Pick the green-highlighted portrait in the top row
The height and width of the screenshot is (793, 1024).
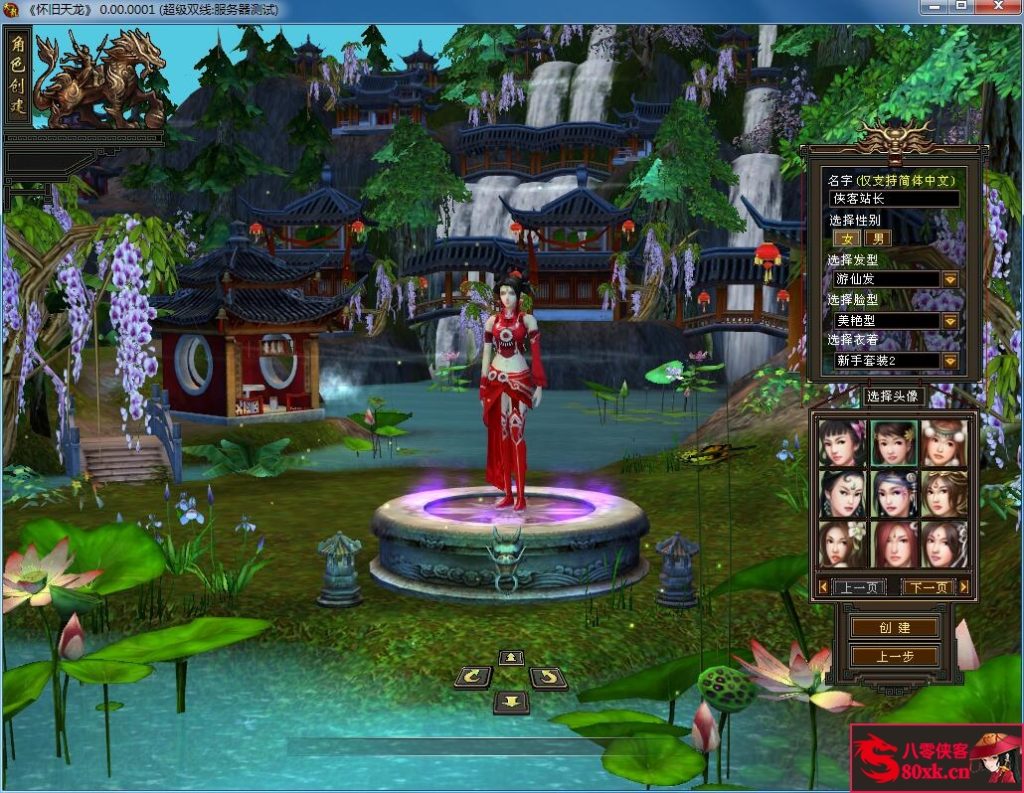tap(894, 442)
